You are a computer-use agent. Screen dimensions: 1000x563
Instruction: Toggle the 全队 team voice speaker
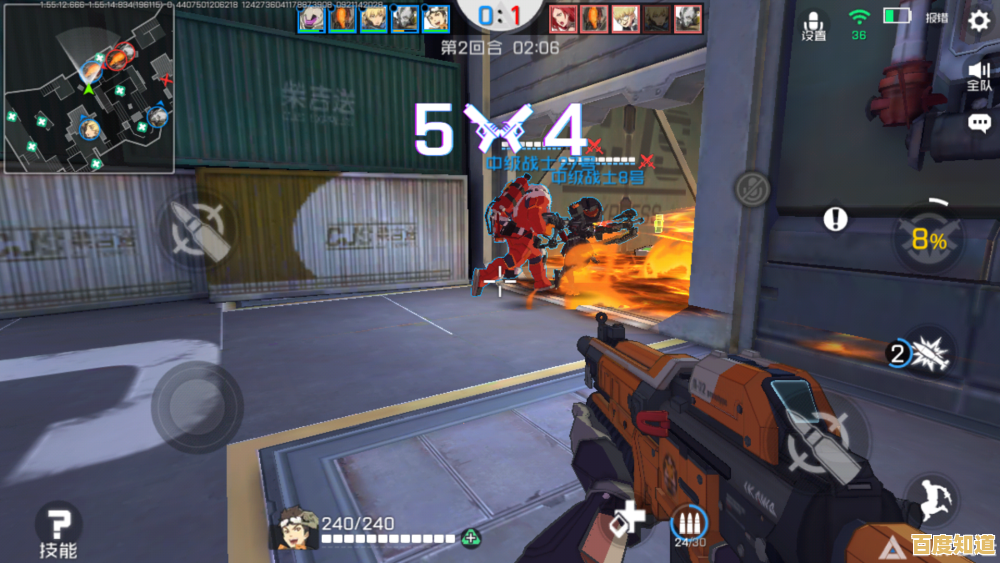978,75
